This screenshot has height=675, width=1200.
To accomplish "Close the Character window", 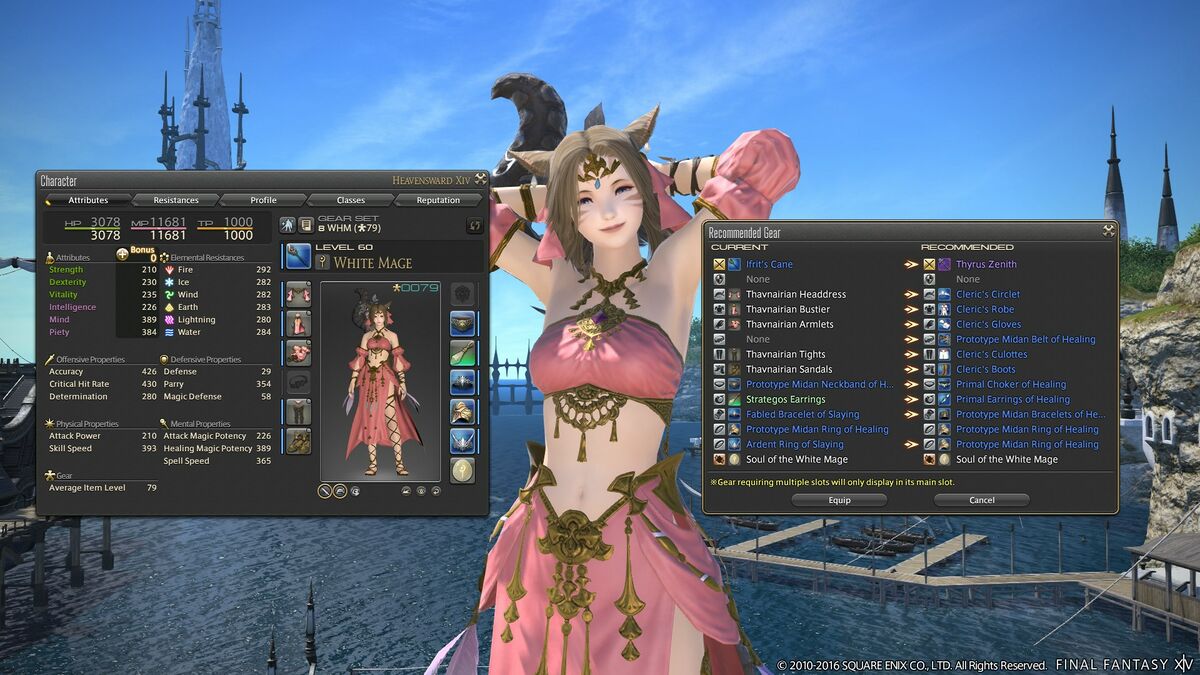I will coord(481,180).
